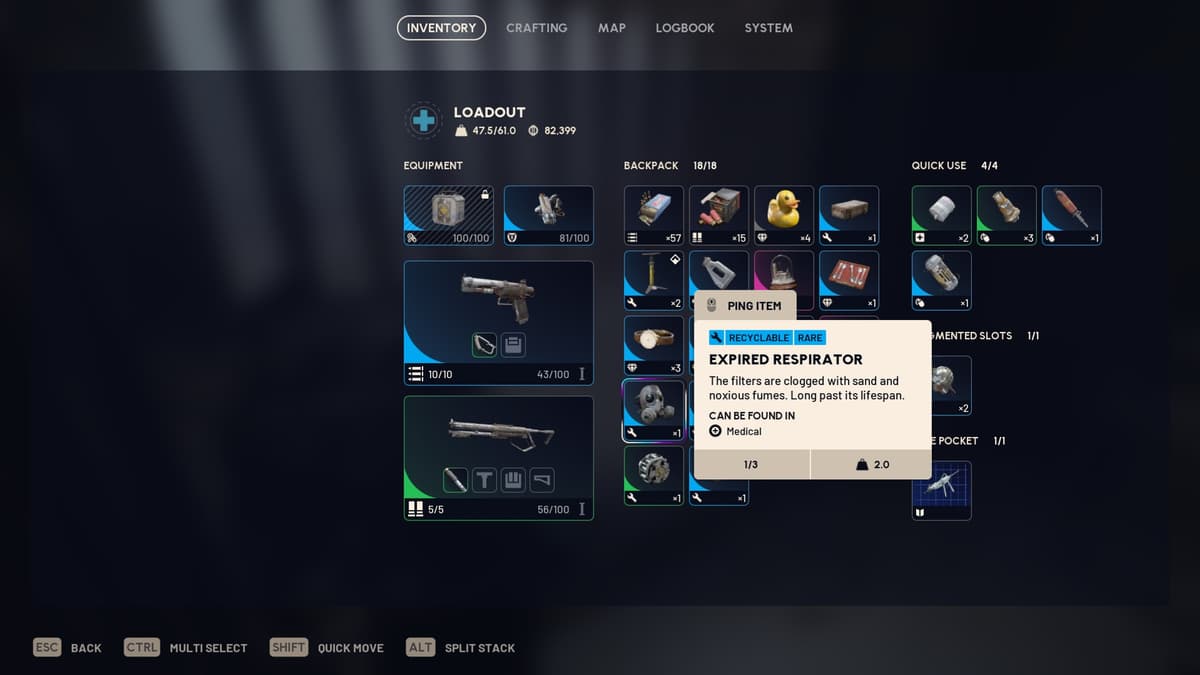Select the ammo stack of 57

[x=654, y=215]
